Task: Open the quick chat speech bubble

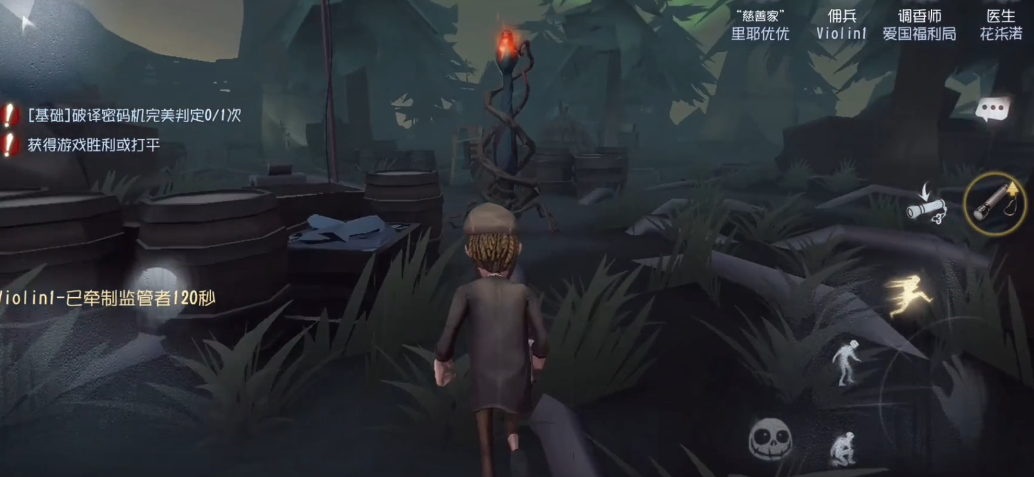Action: [991, 109]
